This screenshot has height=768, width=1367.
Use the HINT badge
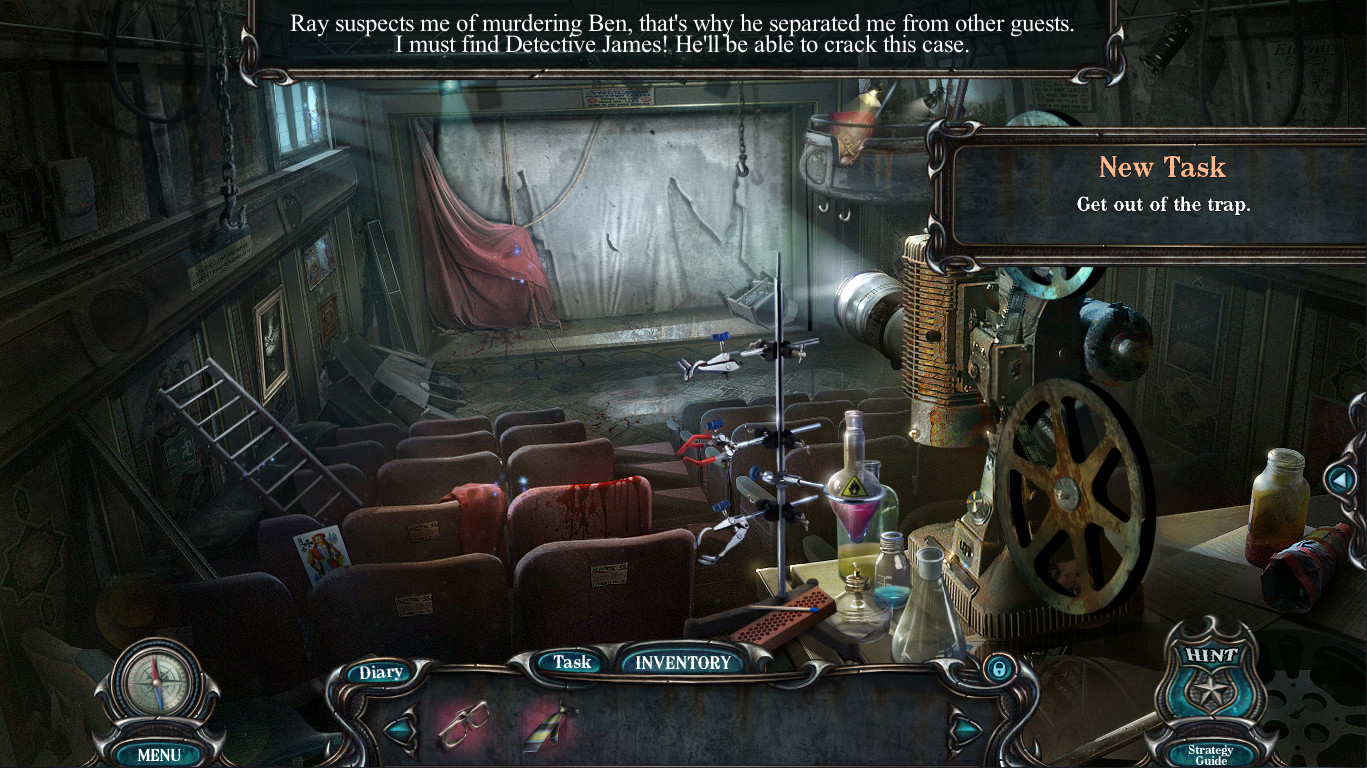pyautogui.click(x=1211, y=680)
